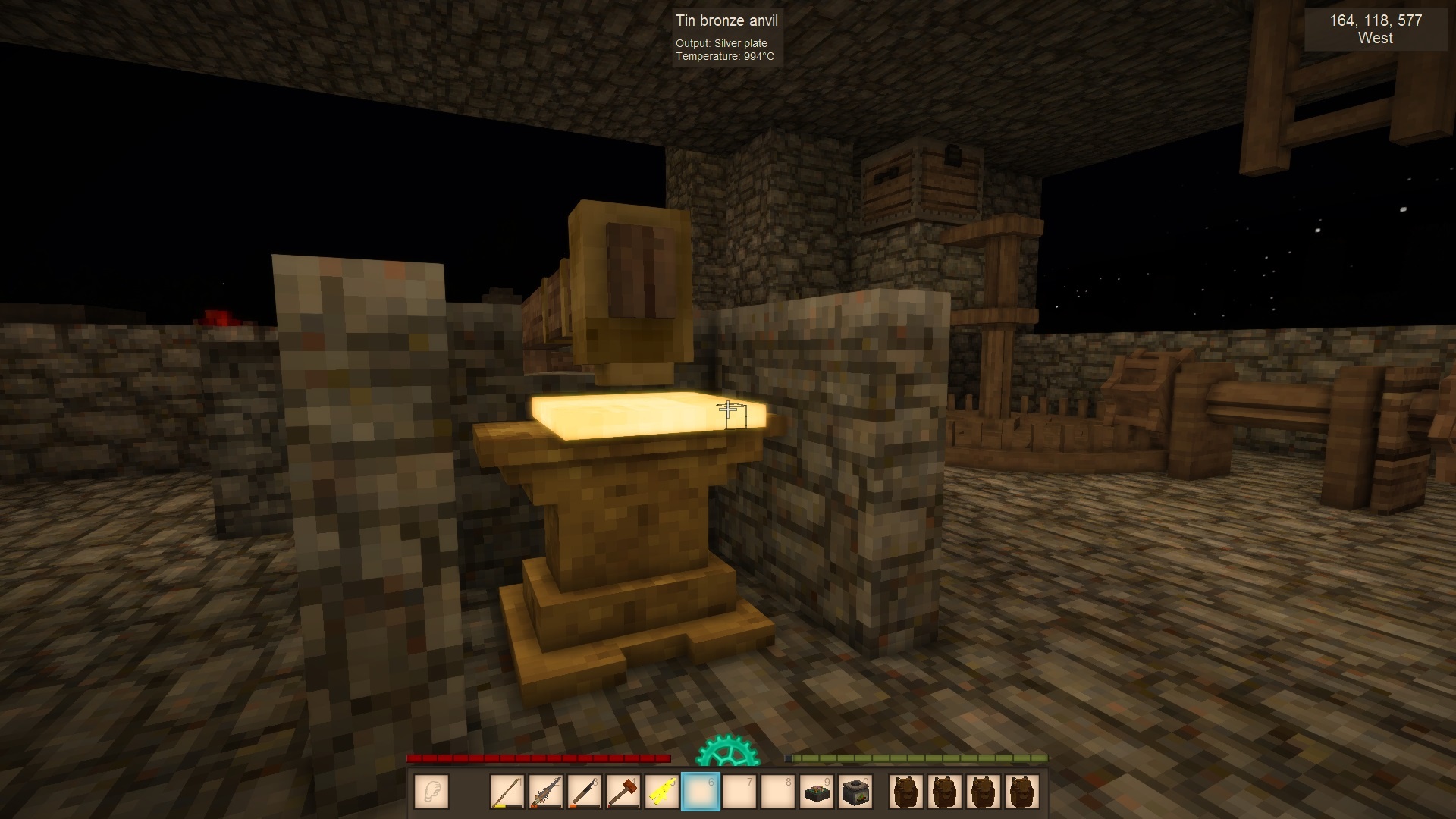Choose the spiked club in slot 2
Viewport: 1456px width, 819px height.
[546, 792]
